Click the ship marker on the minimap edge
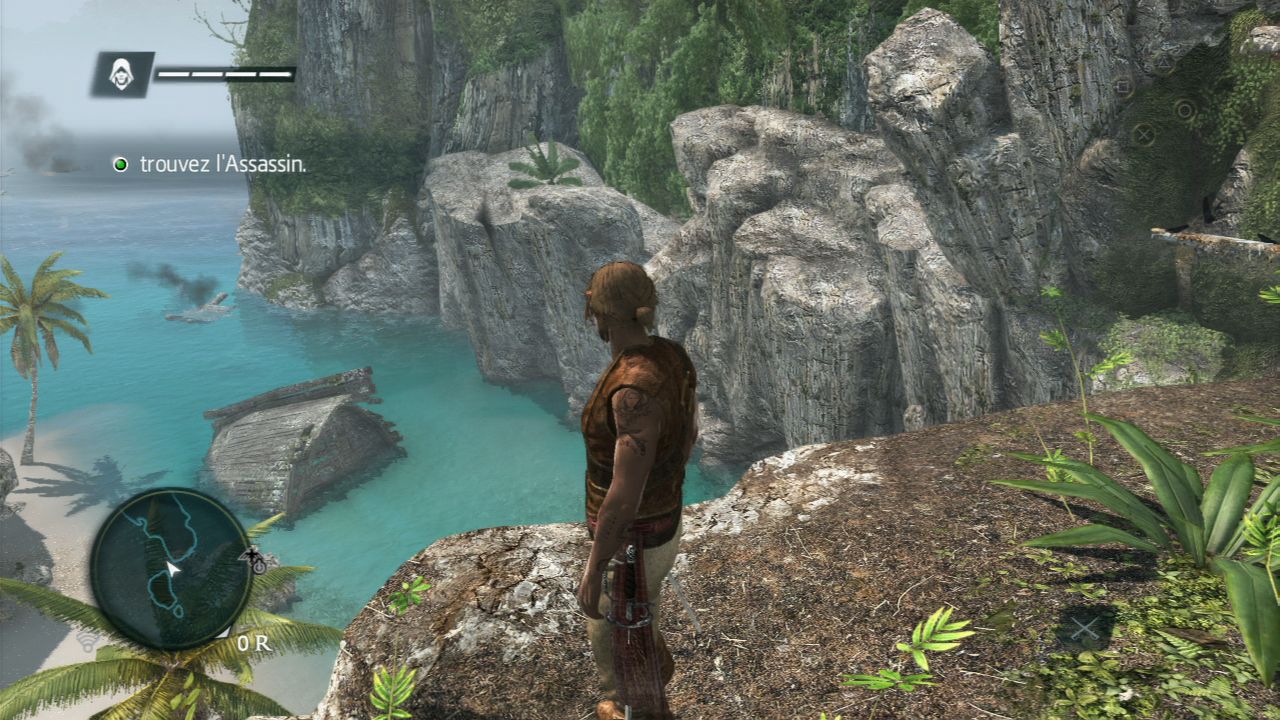Screen dimensions: 1280x720 point(254,555)
